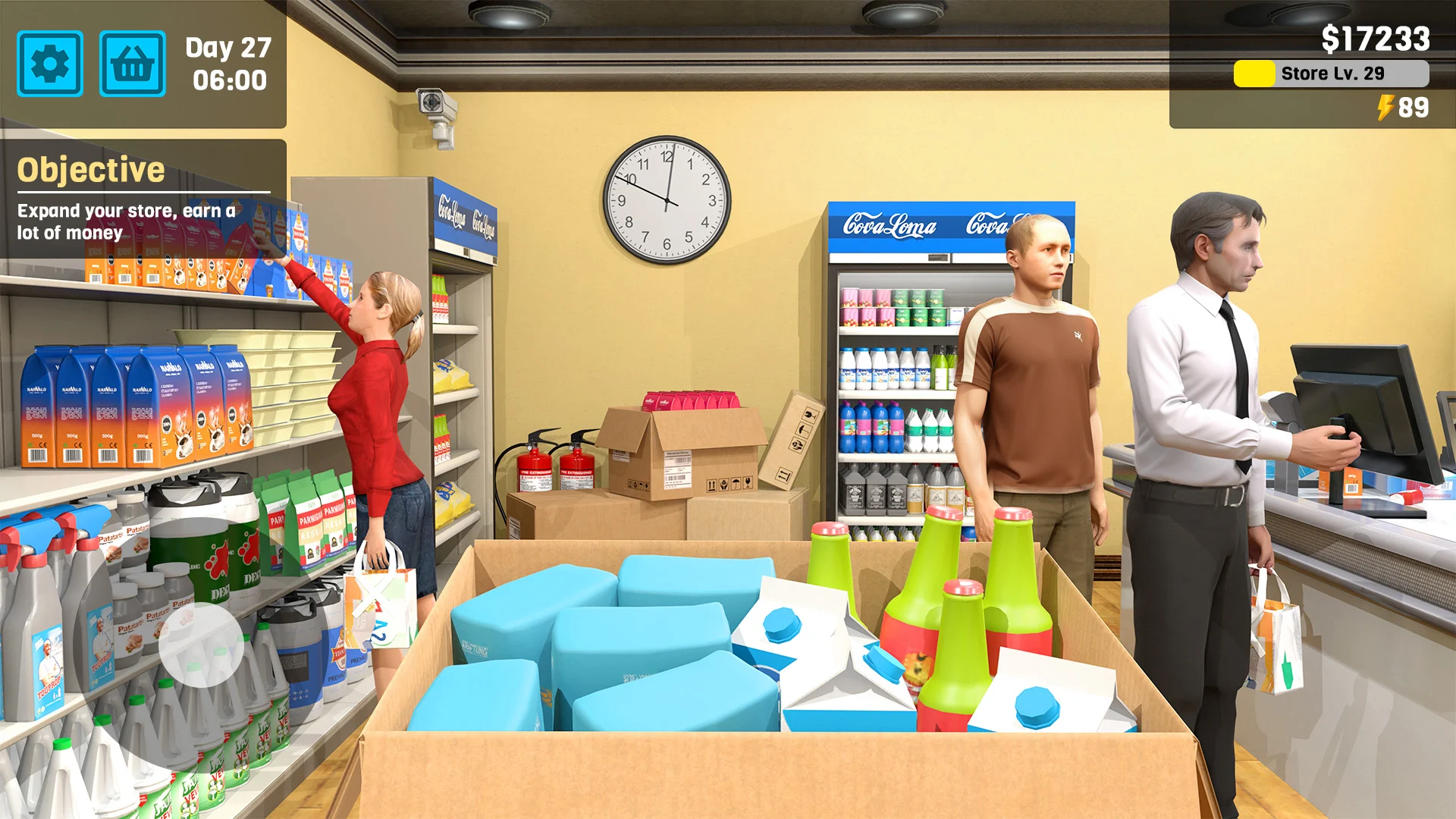
Task: Select the cashier in the white shirt
Action: coord(1206,364)
